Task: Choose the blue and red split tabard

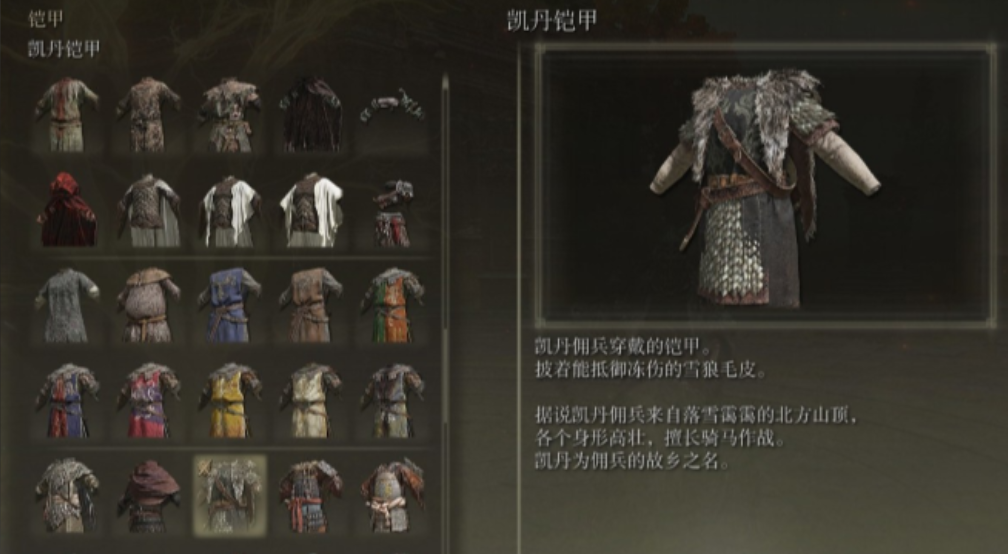Action: click(x=67, y=399)
